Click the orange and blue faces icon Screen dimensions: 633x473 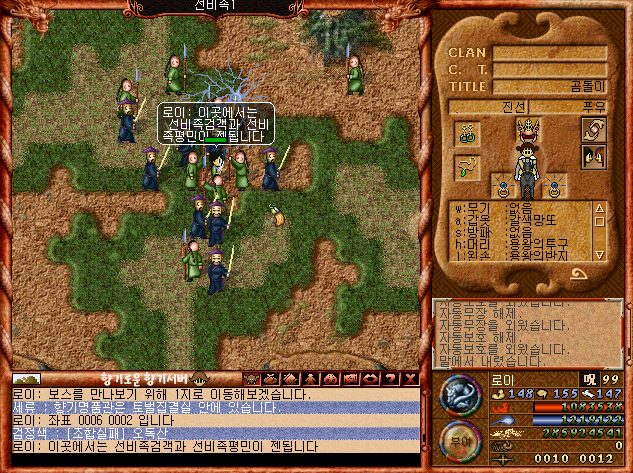pos(593,156)
